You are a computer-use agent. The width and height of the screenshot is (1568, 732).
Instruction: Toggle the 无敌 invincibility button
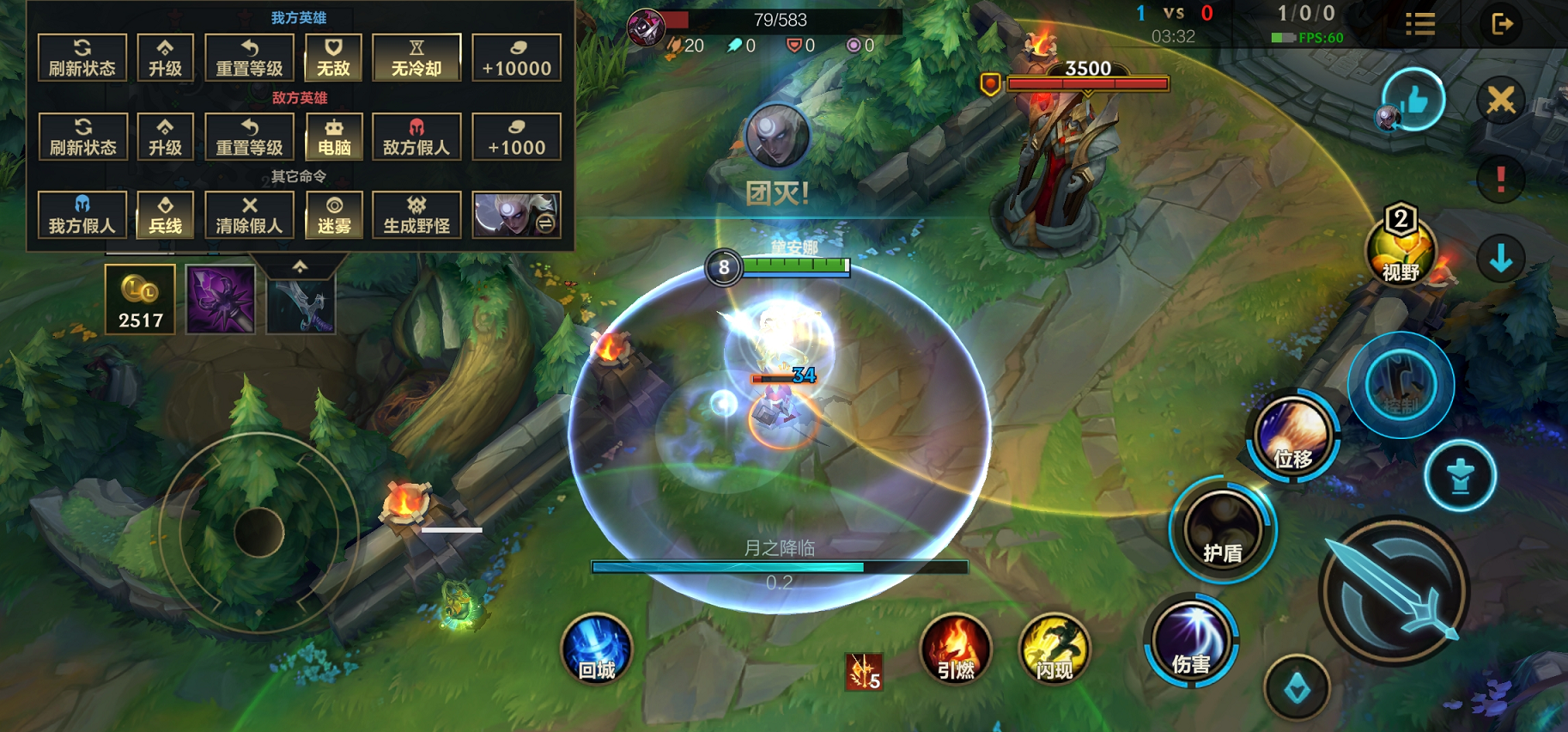point(333,58)
